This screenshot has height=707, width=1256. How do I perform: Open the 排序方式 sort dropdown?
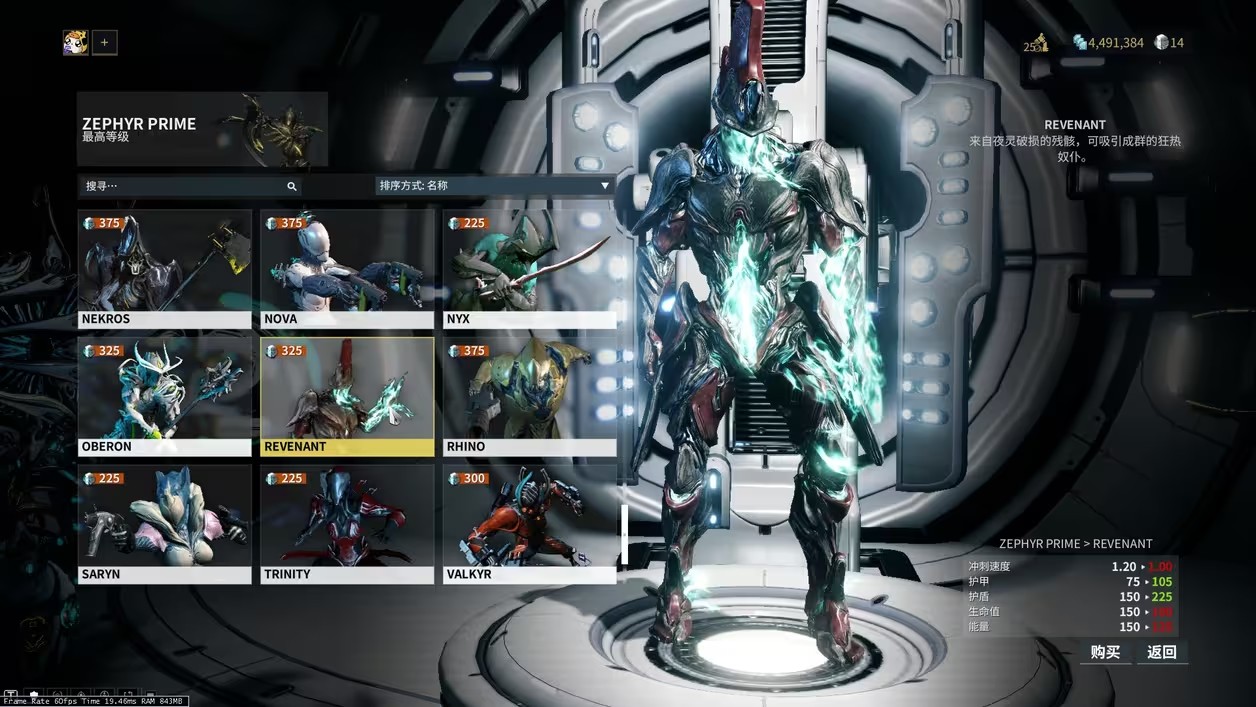click(494, 186)
